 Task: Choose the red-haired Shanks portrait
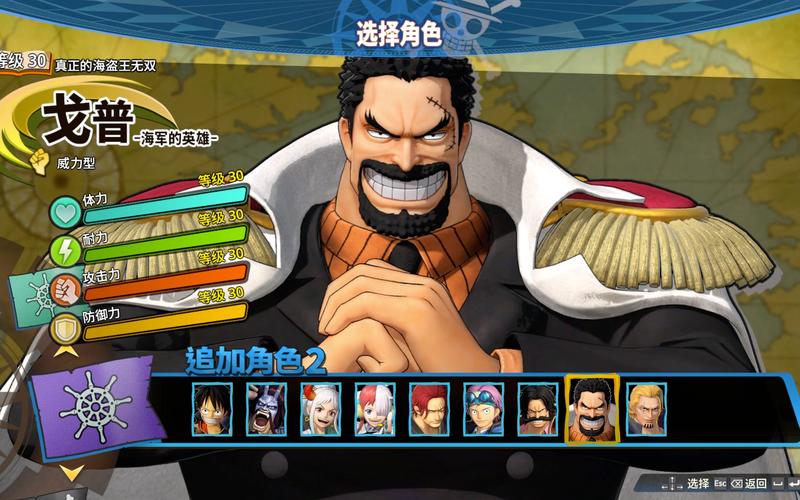[429, 409]
